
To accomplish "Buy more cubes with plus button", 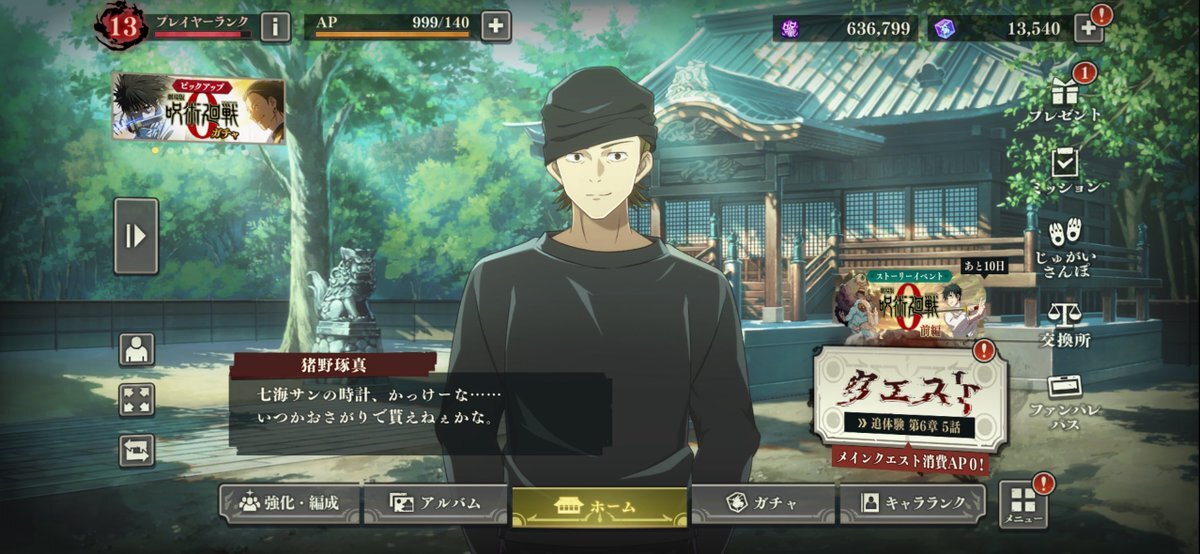I will tap(1088, 27).
